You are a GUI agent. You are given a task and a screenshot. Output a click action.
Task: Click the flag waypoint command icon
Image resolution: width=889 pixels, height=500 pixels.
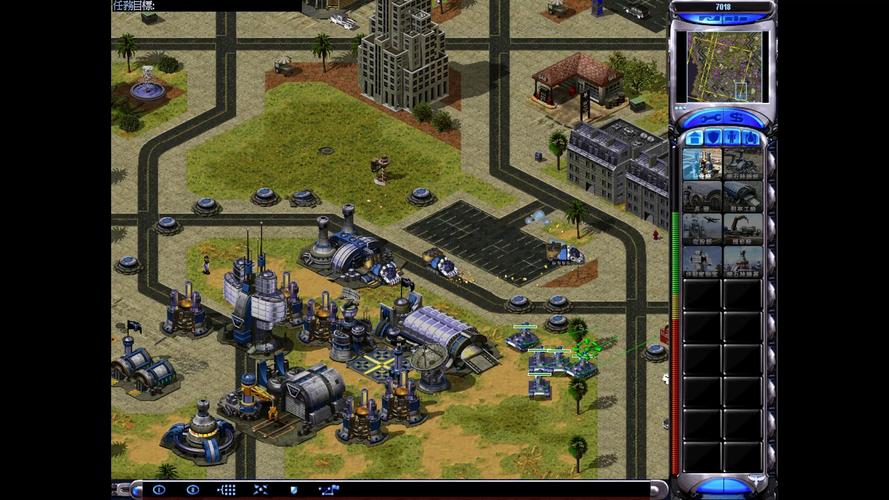coord(328,490)
